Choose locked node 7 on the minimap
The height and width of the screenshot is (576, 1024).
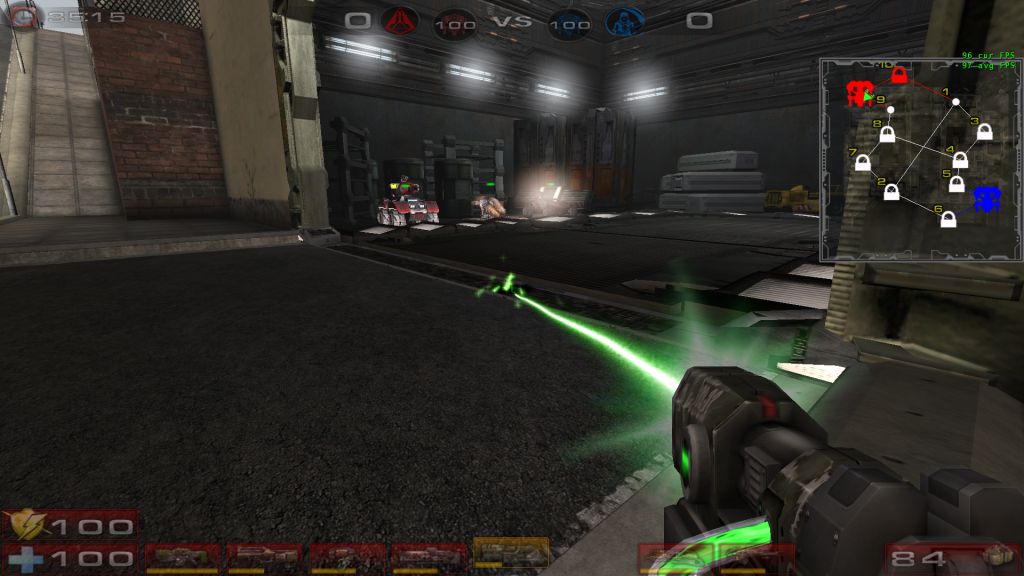tap(862, 162)
